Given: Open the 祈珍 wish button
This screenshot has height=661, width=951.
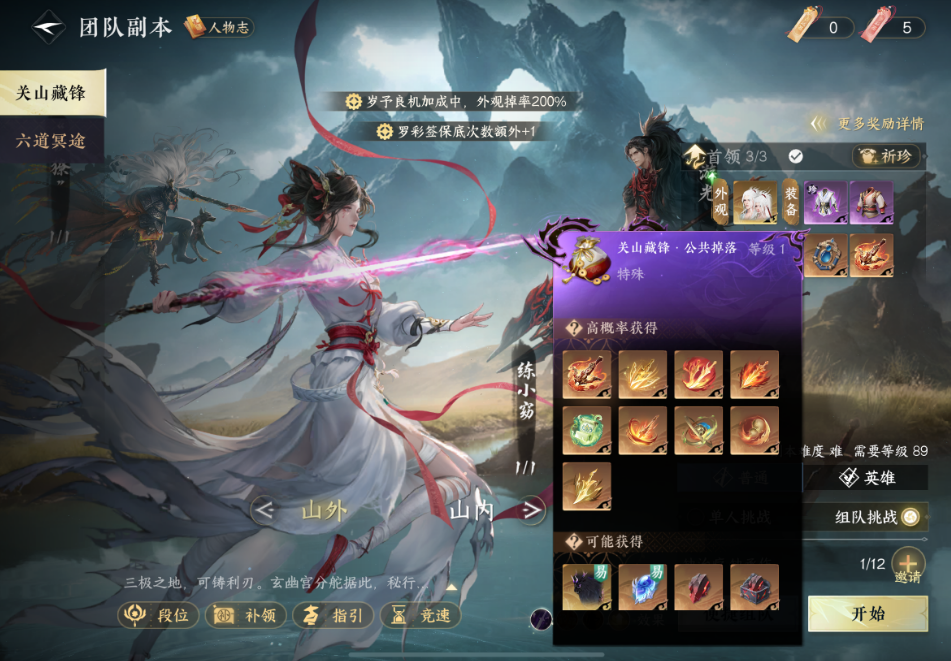Looking at the screenshot, I should tap(886, 156).
